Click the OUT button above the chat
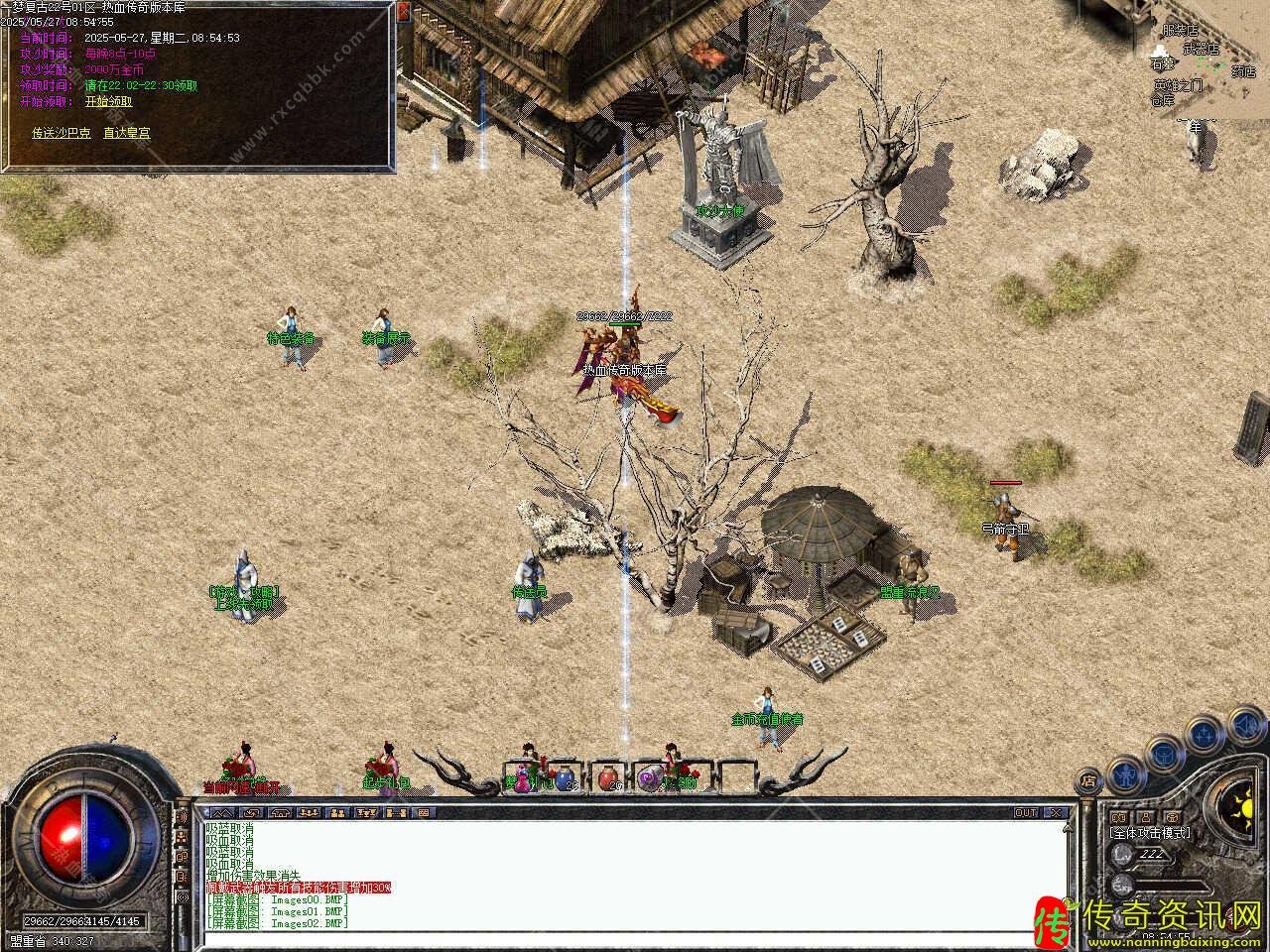The width and height of the screenshot is (1270, 952). pyautogui.click(x=1025, y=812)
